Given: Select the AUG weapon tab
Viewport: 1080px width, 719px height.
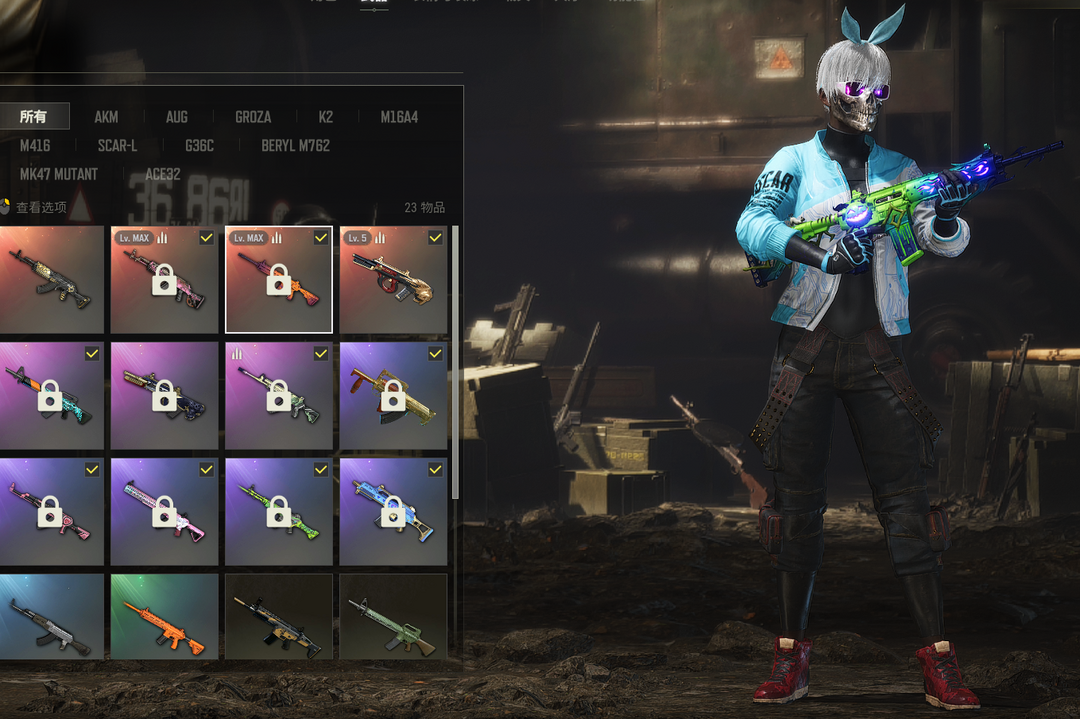Looking at the screenshot, I should (x=176, y=117).
